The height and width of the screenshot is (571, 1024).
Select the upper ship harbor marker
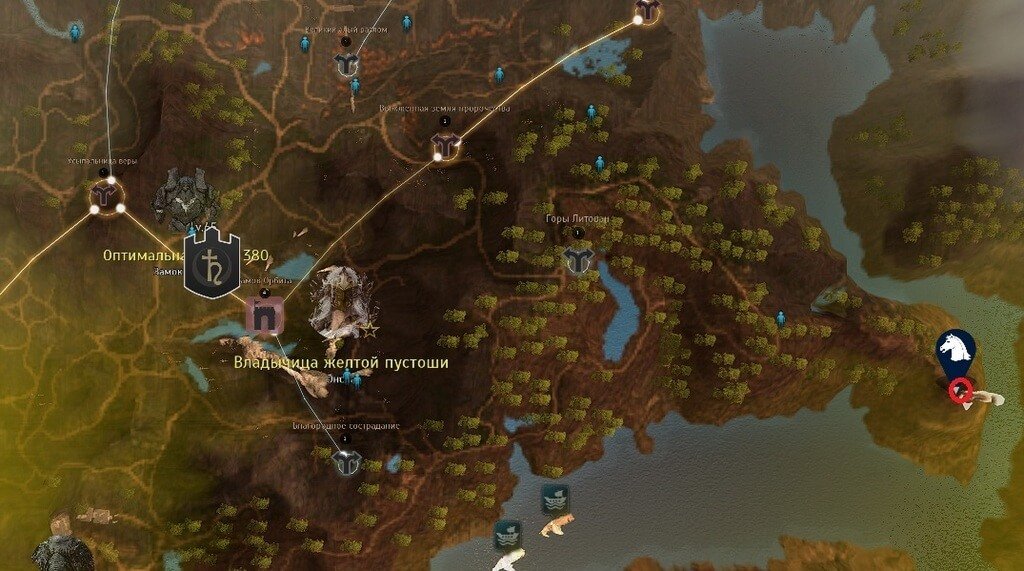555,498
